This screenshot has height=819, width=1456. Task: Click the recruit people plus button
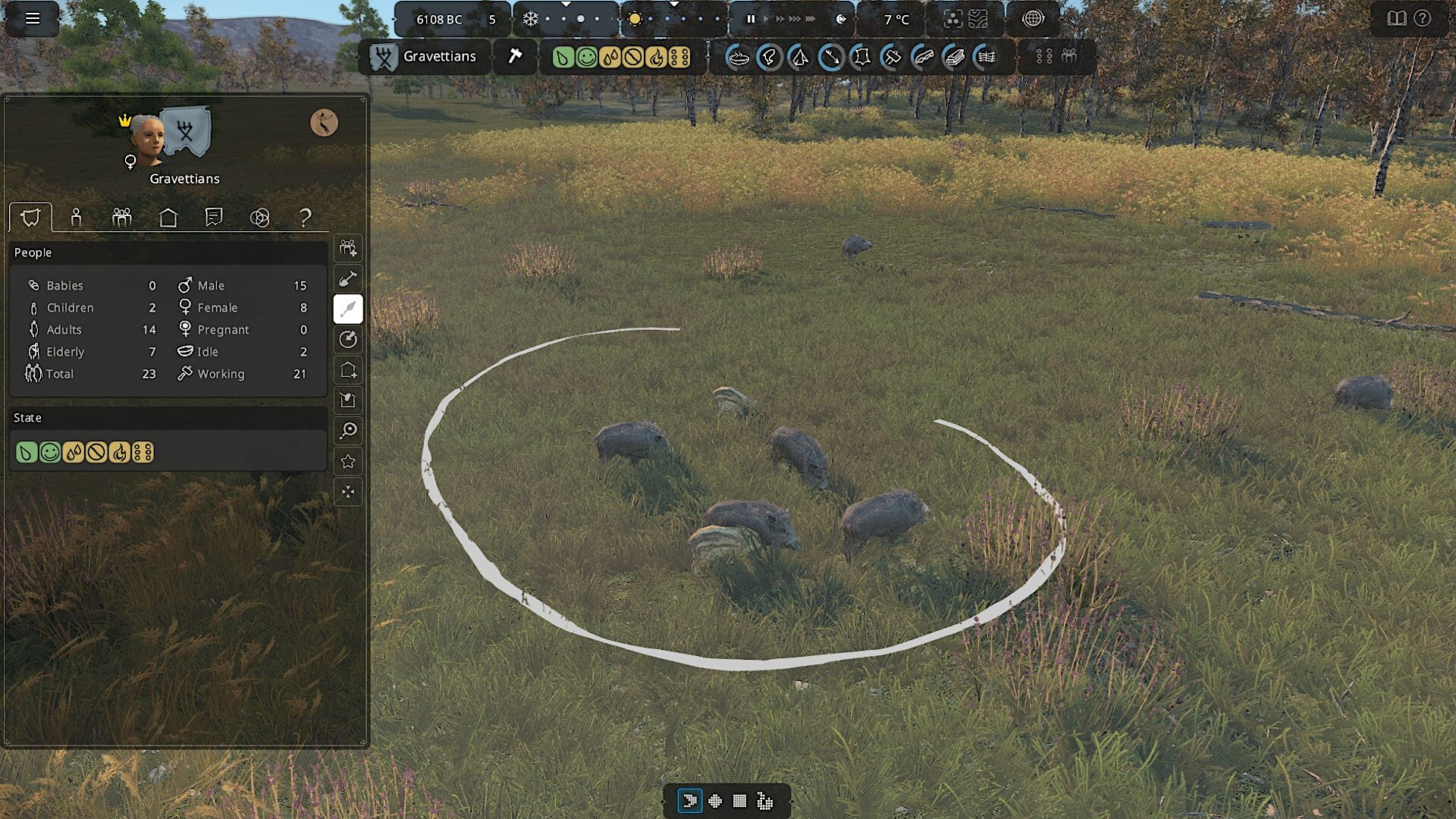pos(348,248)
